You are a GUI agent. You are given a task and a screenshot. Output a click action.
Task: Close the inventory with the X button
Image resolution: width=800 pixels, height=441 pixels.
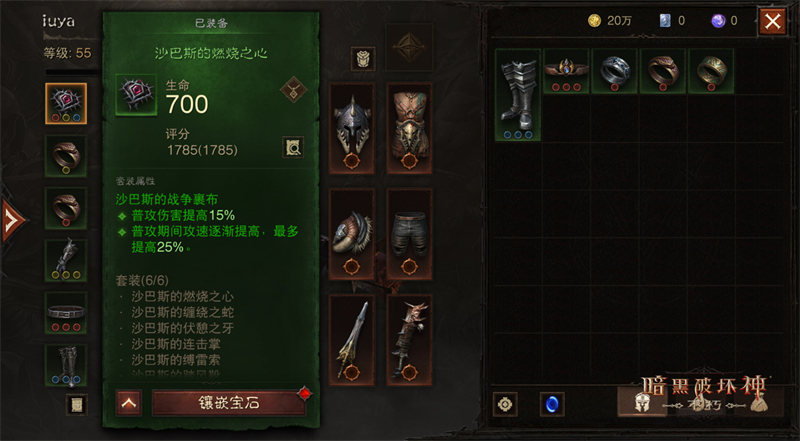tap(772, 21)
